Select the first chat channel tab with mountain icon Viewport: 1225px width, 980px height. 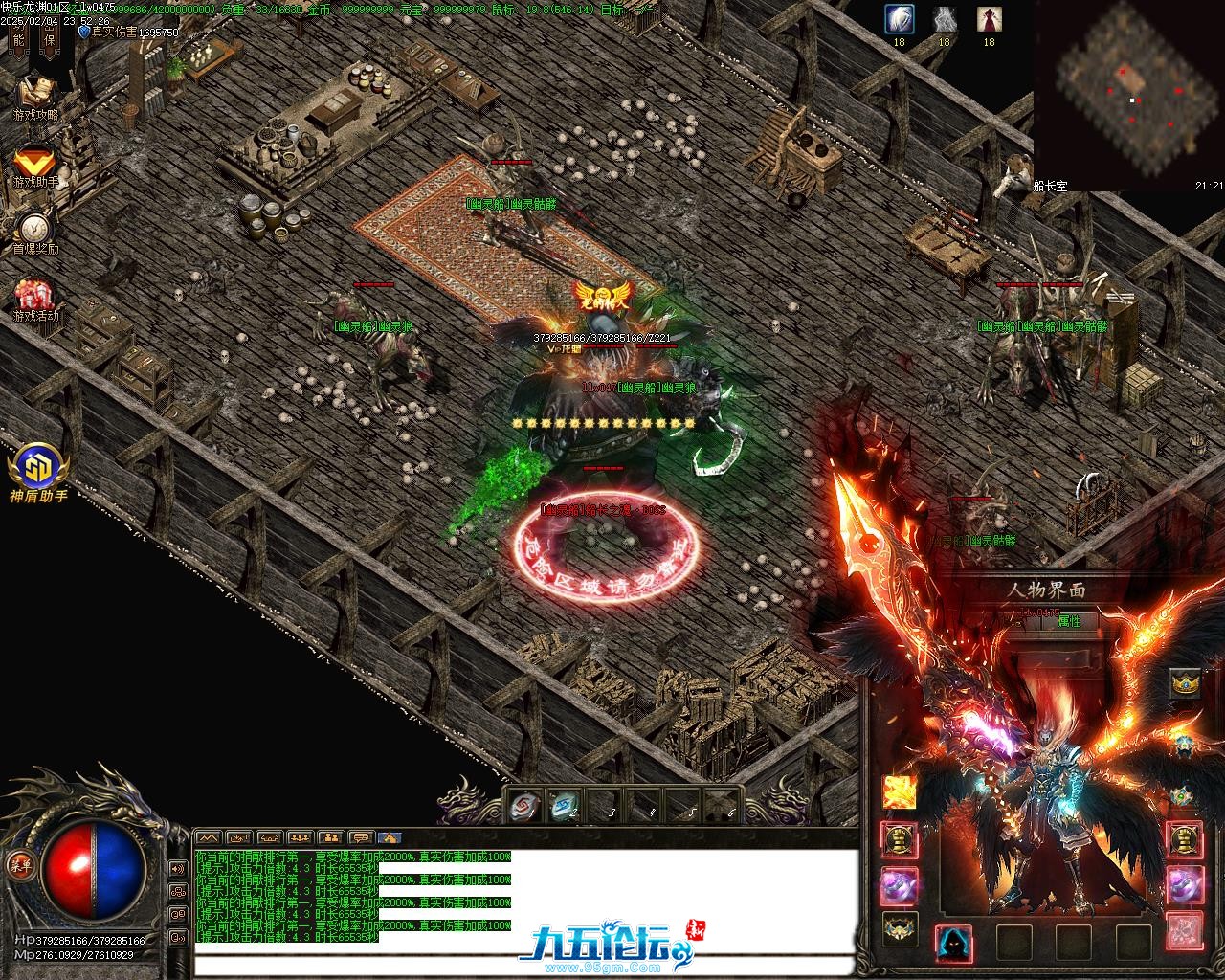pos(208,838)
